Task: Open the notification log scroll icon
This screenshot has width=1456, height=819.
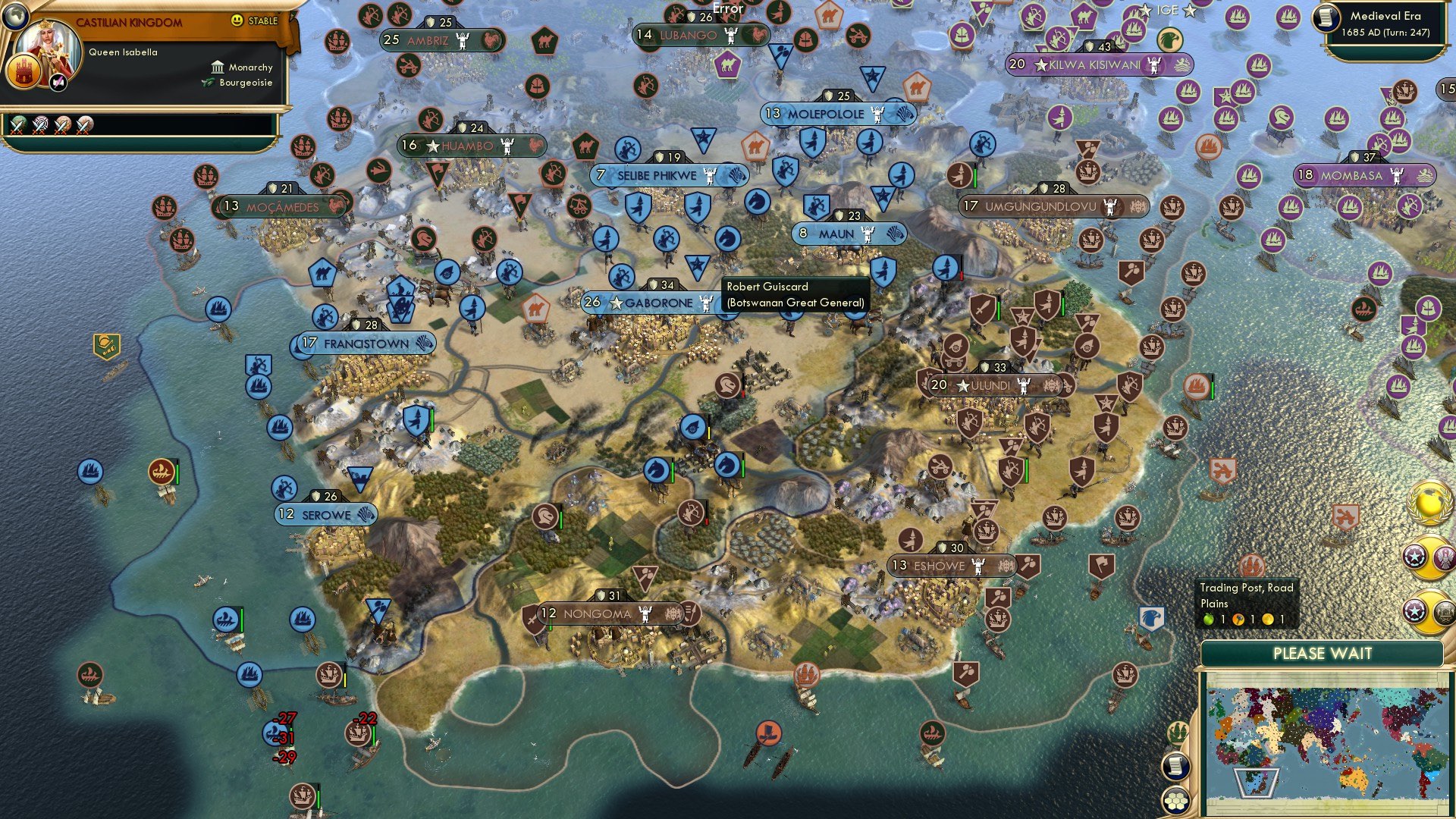Action: (x=1176, y=764)
